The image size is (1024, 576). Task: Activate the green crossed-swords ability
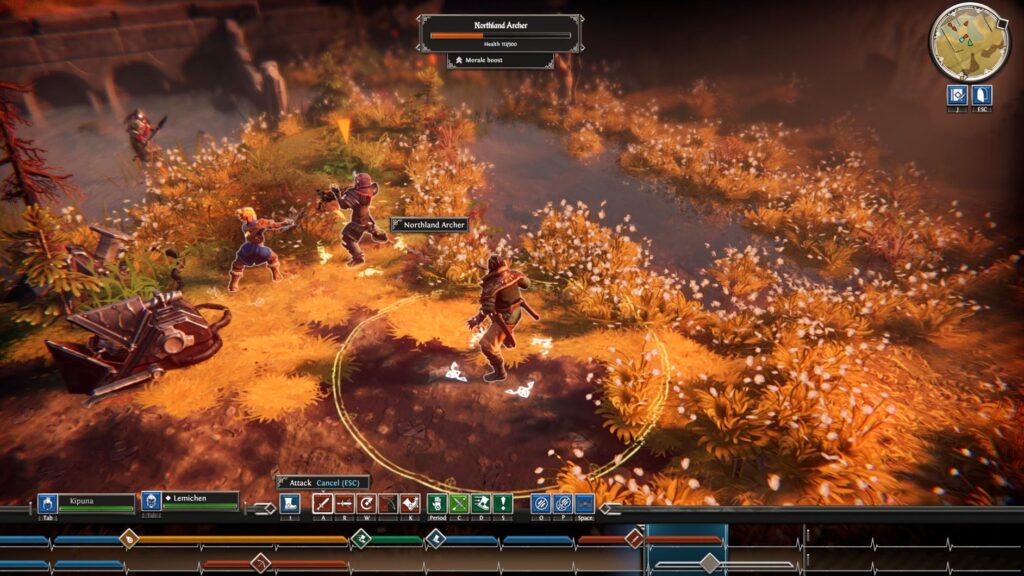459,504
